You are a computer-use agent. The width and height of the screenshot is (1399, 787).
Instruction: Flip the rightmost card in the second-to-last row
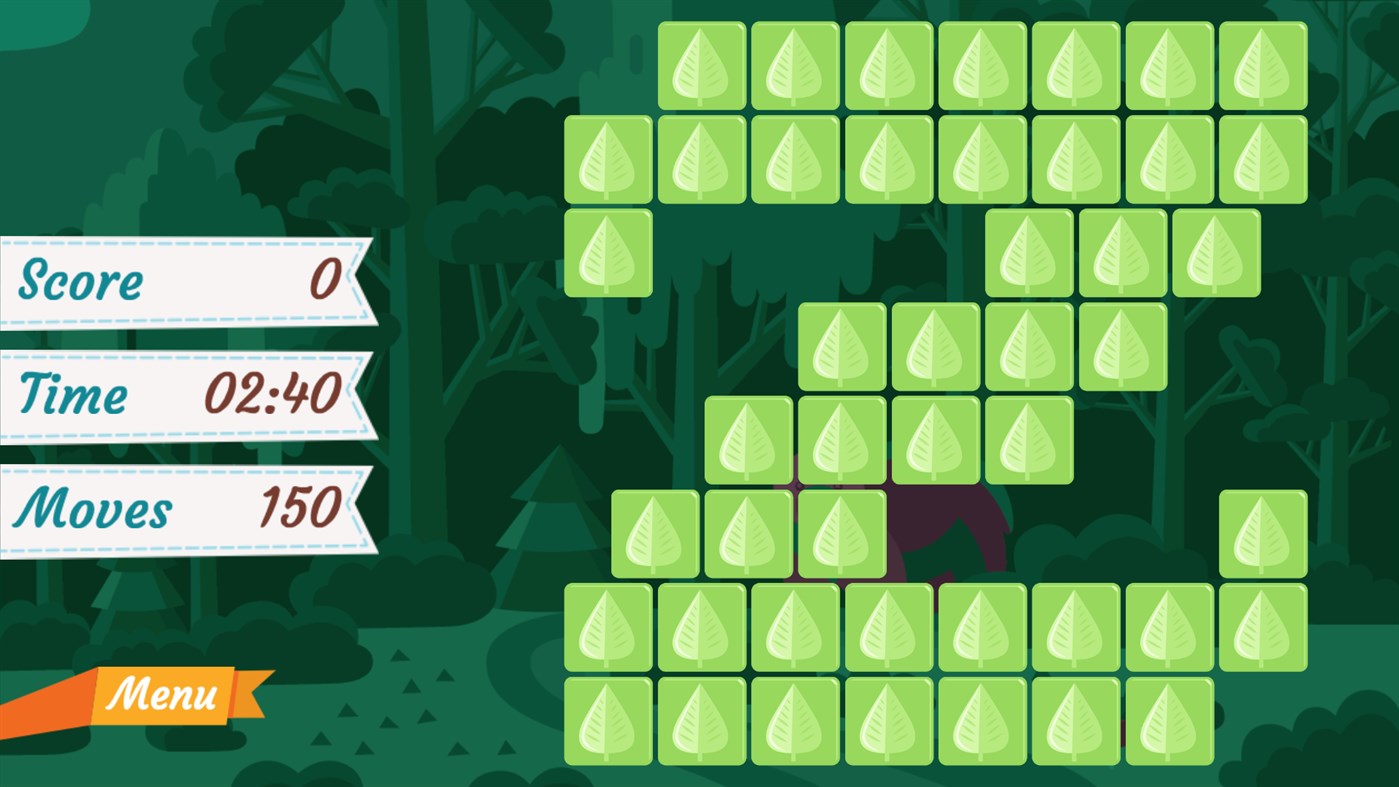pos(1262,626)
